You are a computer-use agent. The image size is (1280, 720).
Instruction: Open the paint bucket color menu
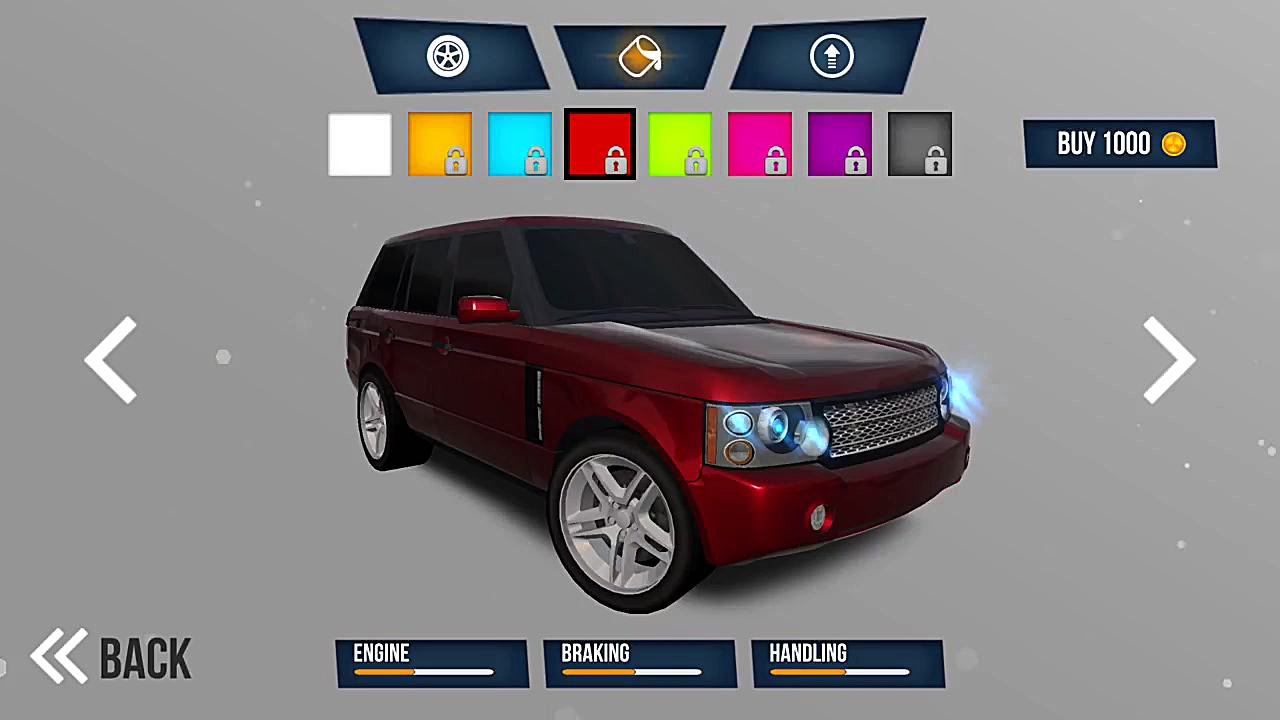(x=640, y=56)
